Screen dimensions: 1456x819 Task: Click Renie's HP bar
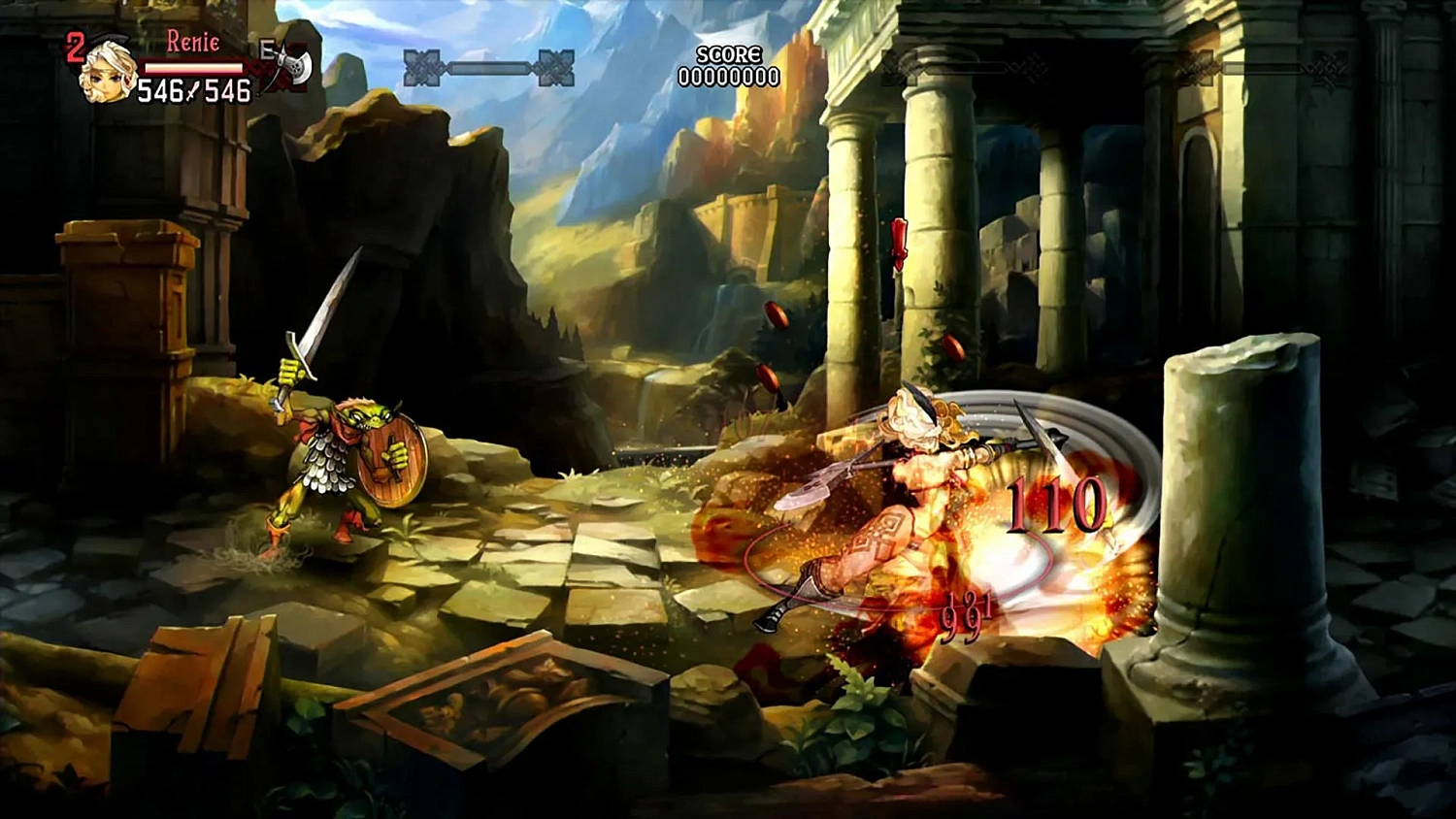point(193,67)
